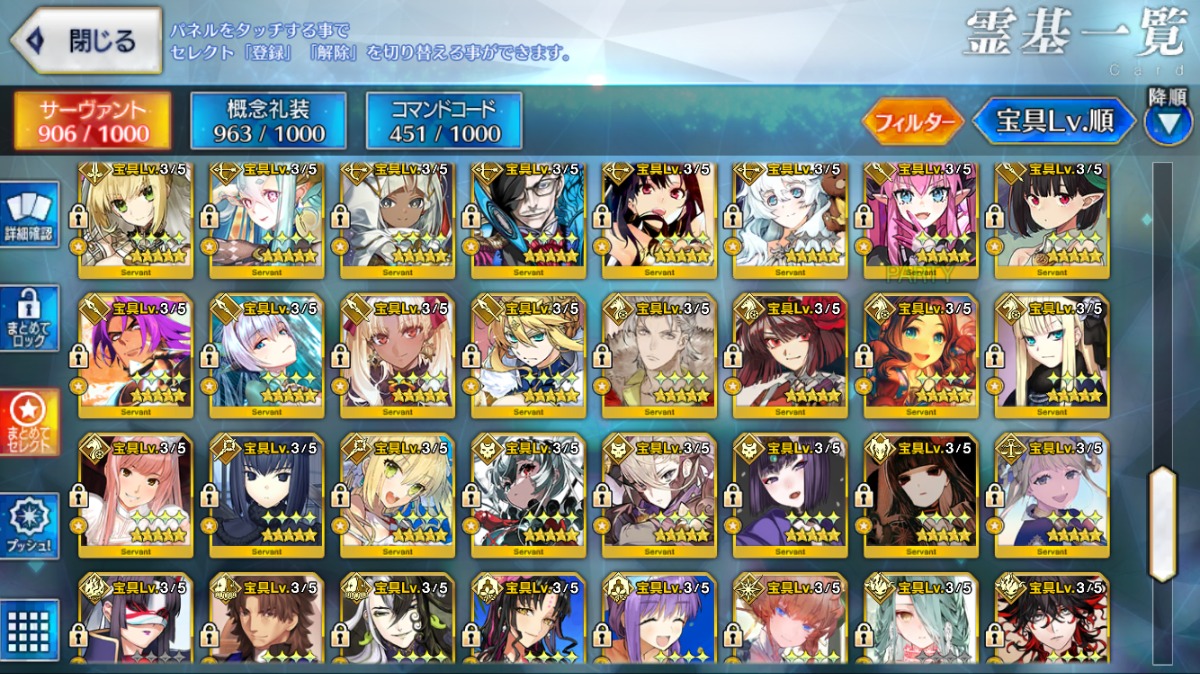
Task: Open the フィルター options
Action: click(x=914, y=122)
